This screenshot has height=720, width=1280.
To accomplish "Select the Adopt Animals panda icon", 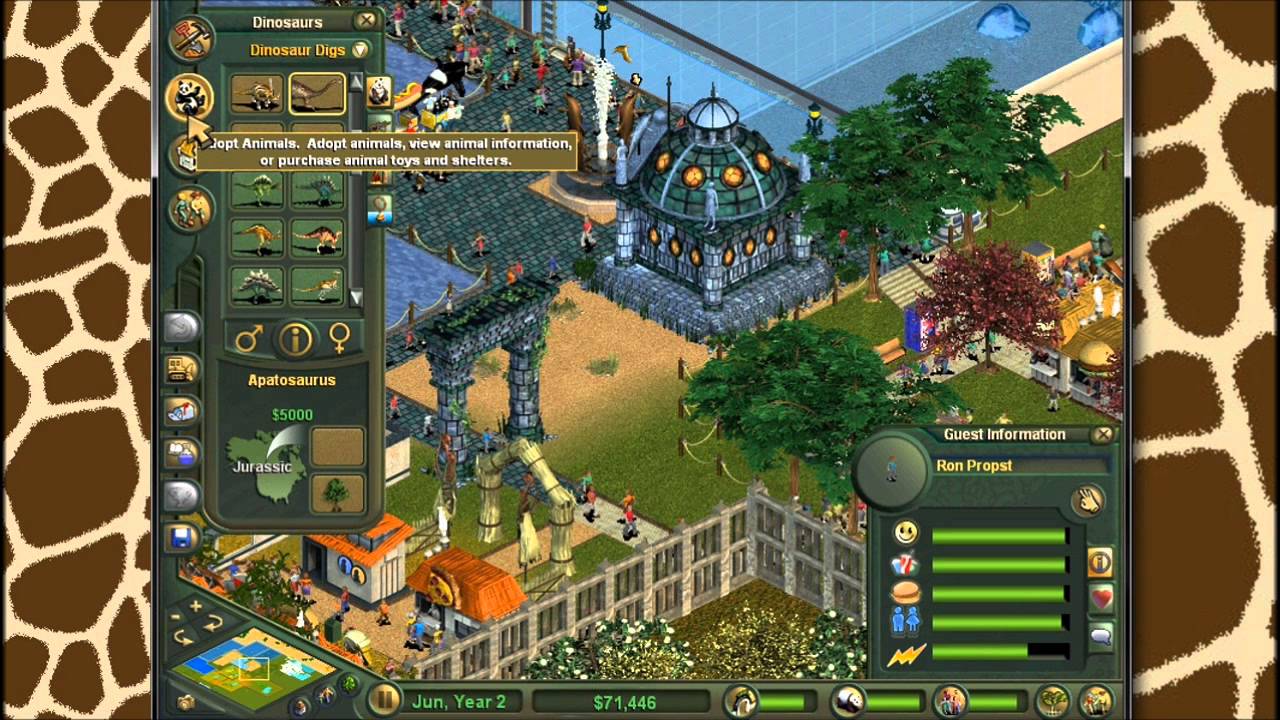I will tap(191, 94).
